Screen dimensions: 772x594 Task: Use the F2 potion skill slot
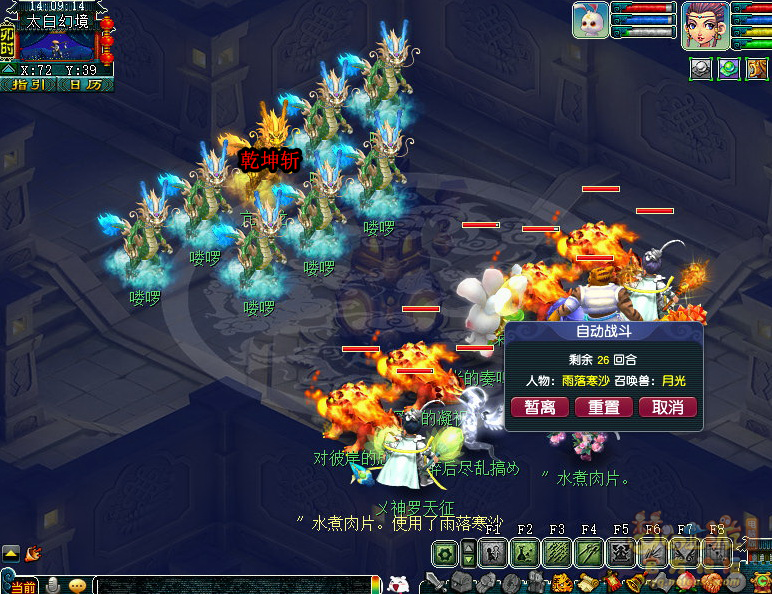click(526, 552)
